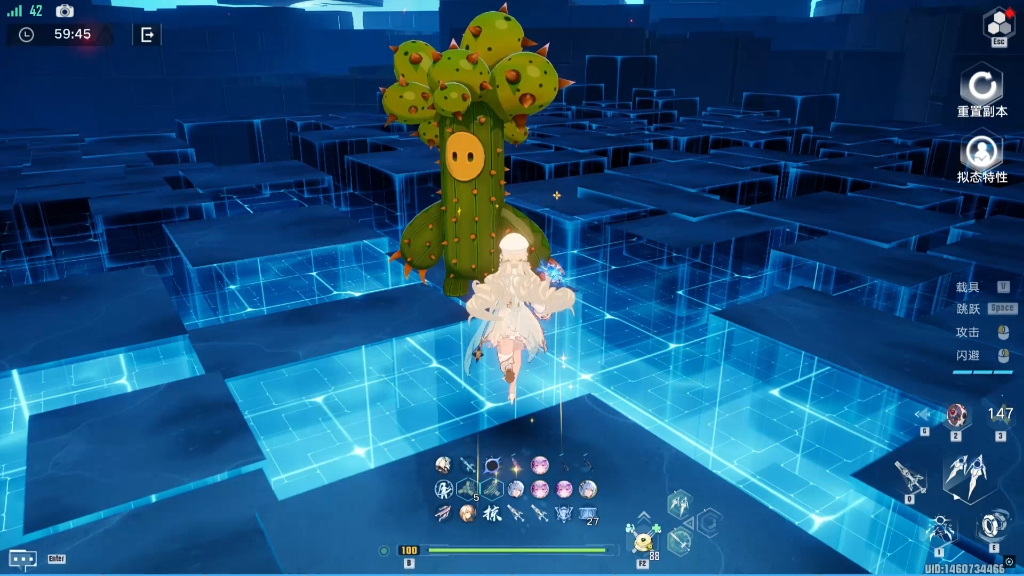Switch to the character portrait weapon slot
Image resolution: width=1024 pixels, height=576 pixels.
tap(956, 415)
